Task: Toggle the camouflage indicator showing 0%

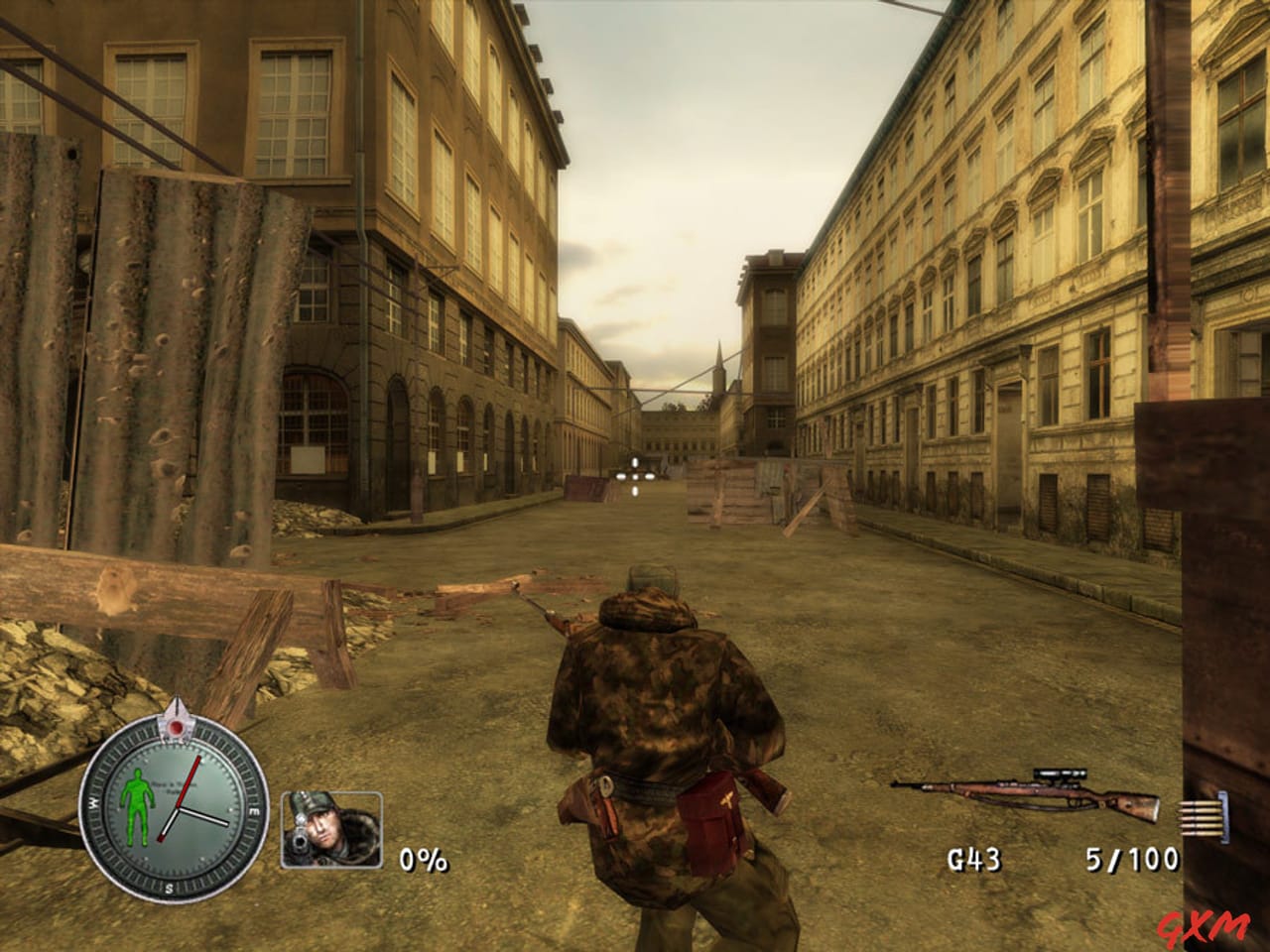Action: (422, 859)
